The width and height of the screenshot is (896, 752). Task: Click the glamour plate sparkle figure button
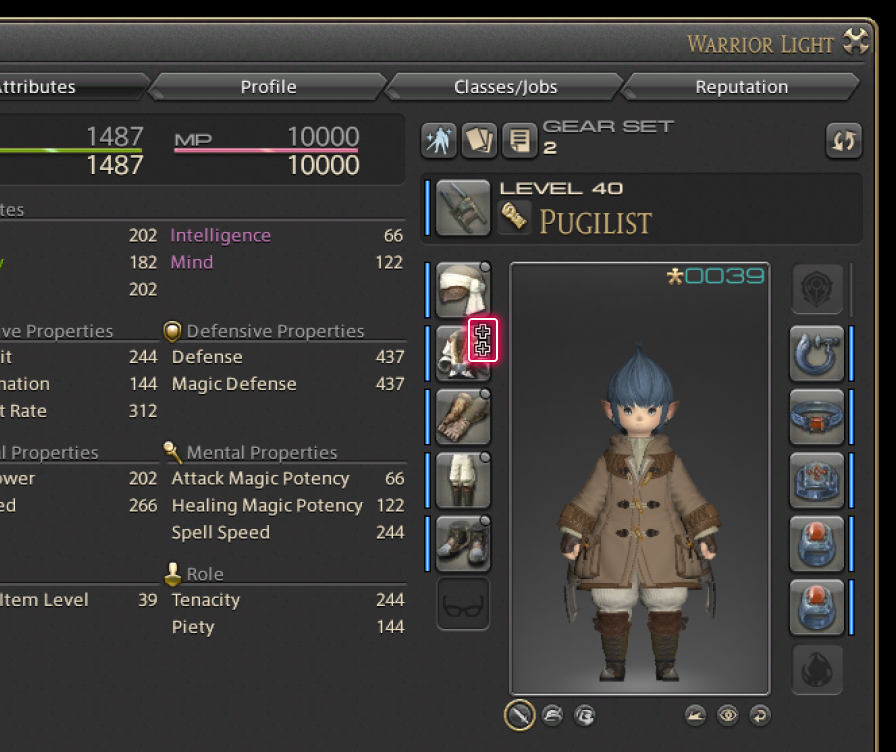(x=439, y=141)
